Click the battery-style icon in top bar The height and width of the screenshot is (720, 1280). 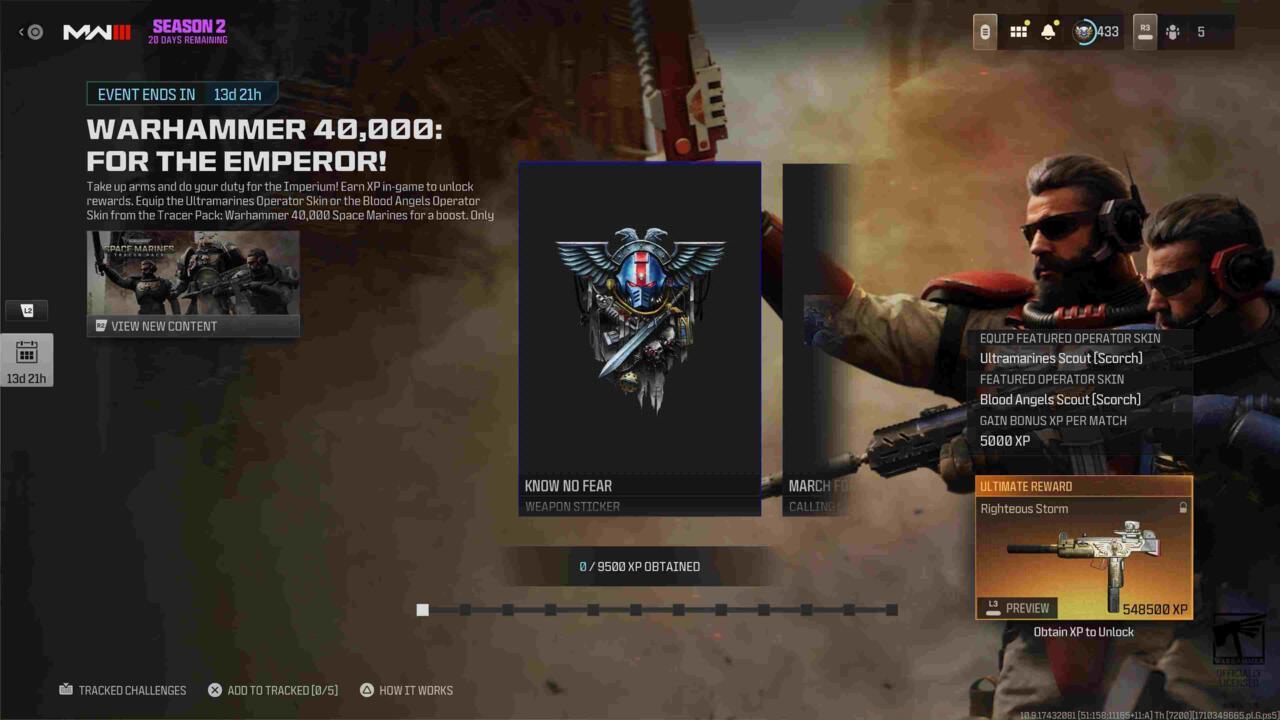[984, 31]
